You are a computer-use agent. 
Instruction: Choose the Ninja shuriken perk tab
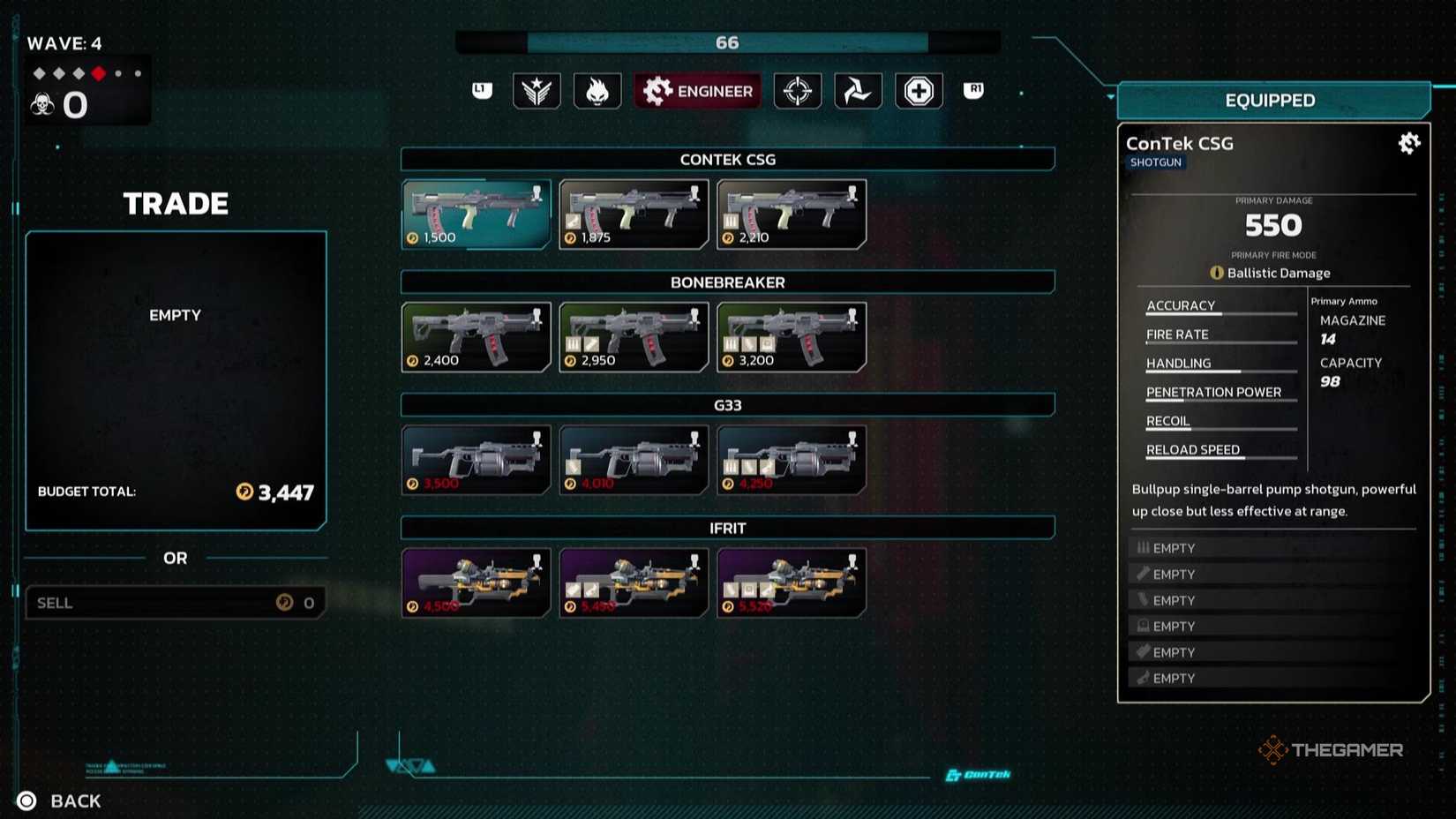click(x=858, y=91)
